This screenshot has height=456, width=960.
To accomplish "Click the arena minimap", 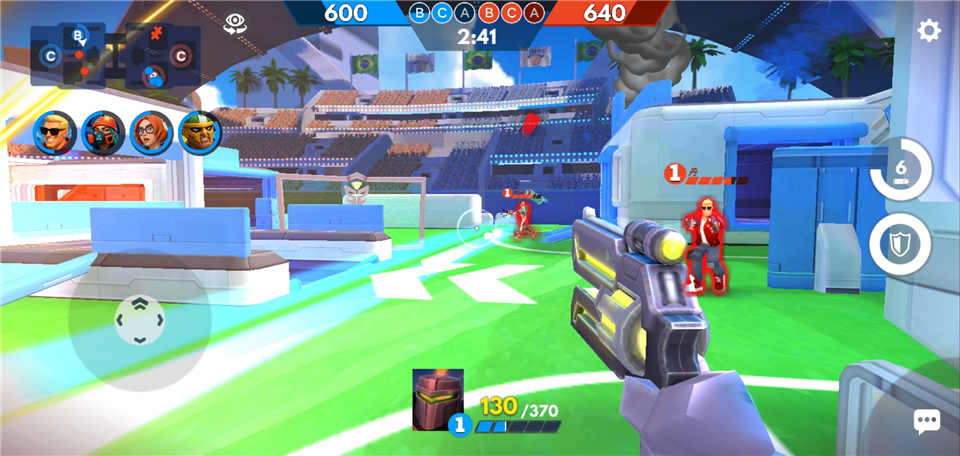I will coord(115,57).
